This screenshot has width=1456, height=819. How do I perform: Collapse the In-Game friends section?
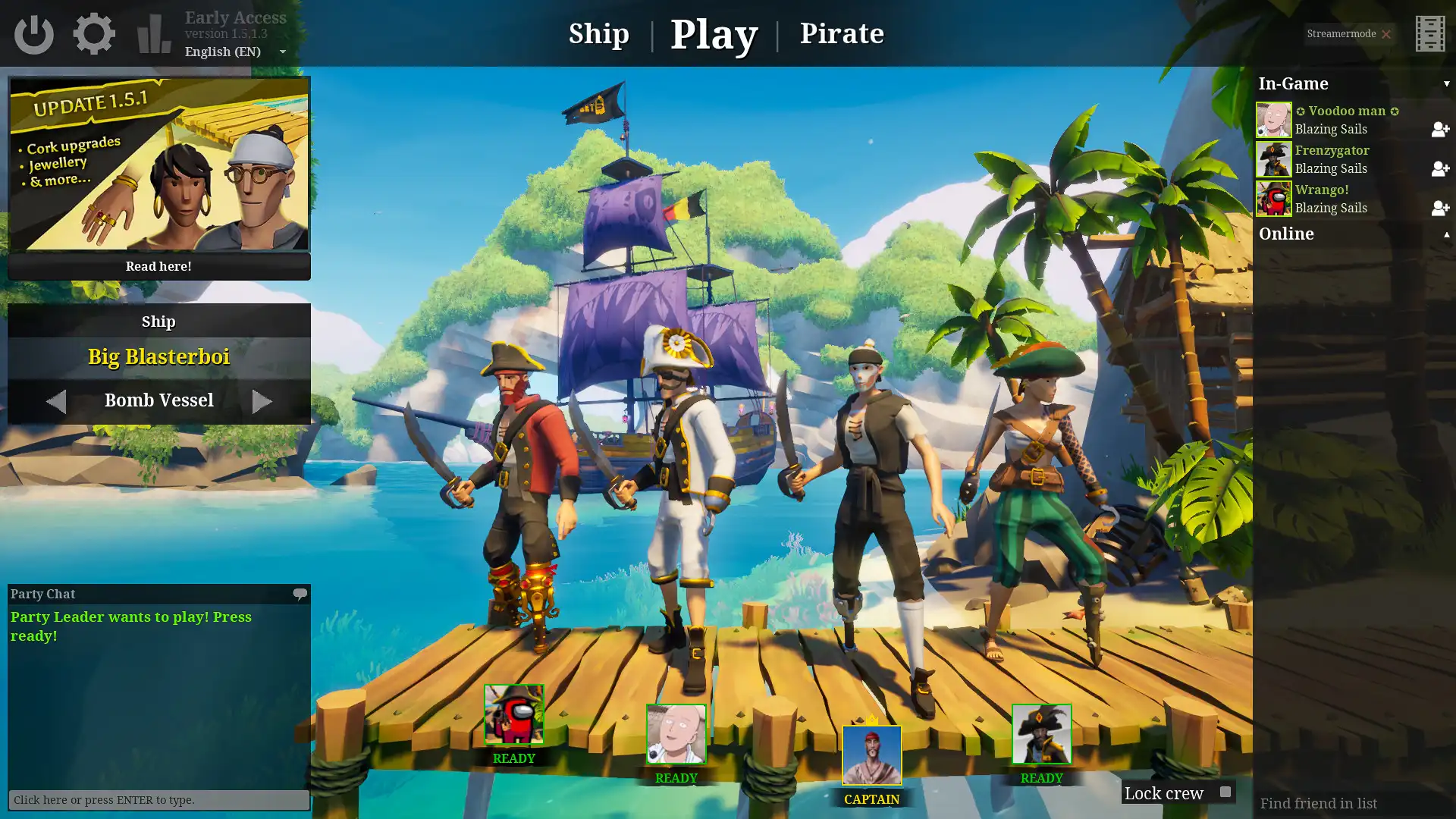pos(1445,83)
